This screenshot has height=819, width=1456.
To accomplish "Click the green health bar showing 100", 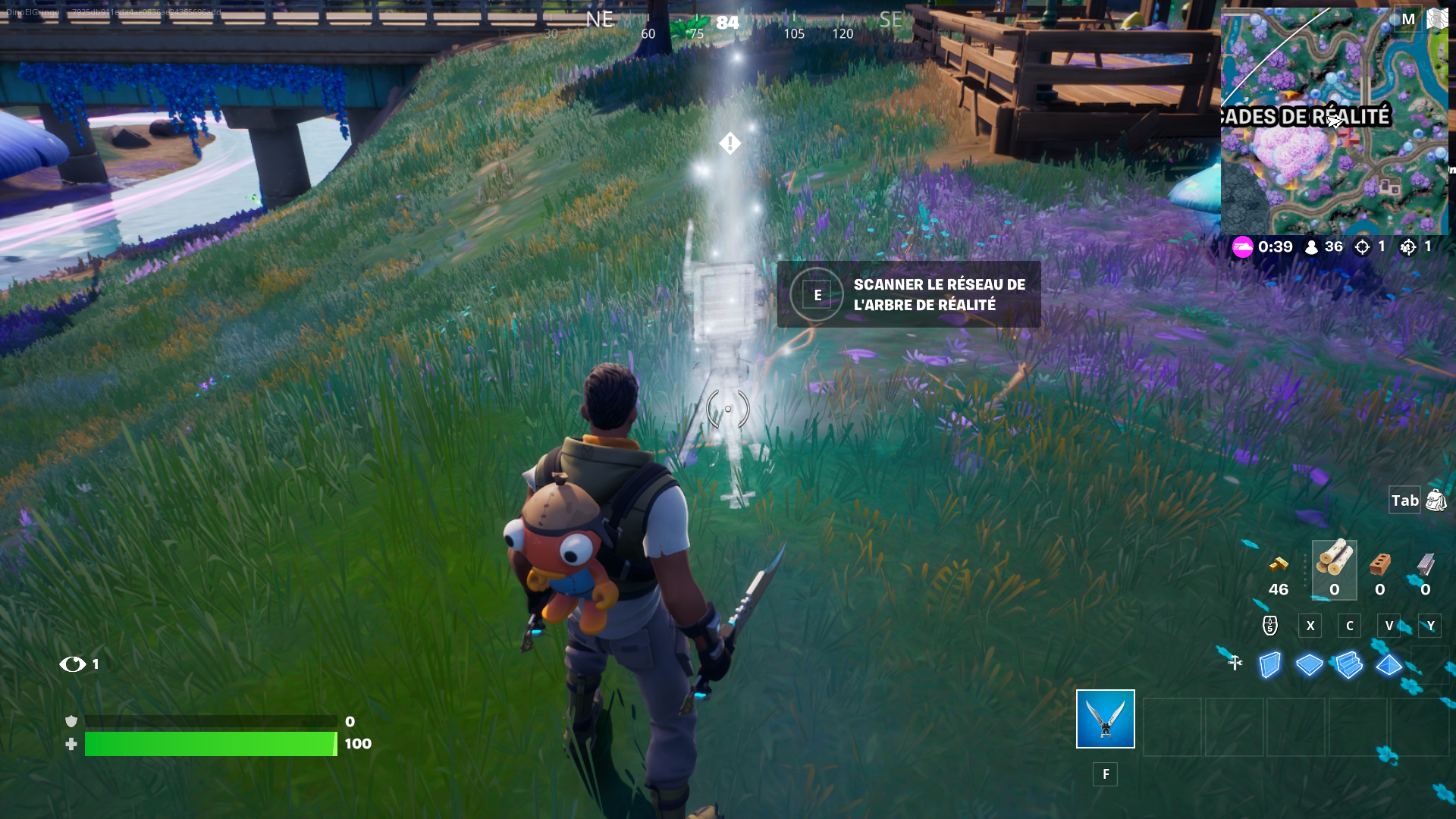I will click(x=211, y=744).
